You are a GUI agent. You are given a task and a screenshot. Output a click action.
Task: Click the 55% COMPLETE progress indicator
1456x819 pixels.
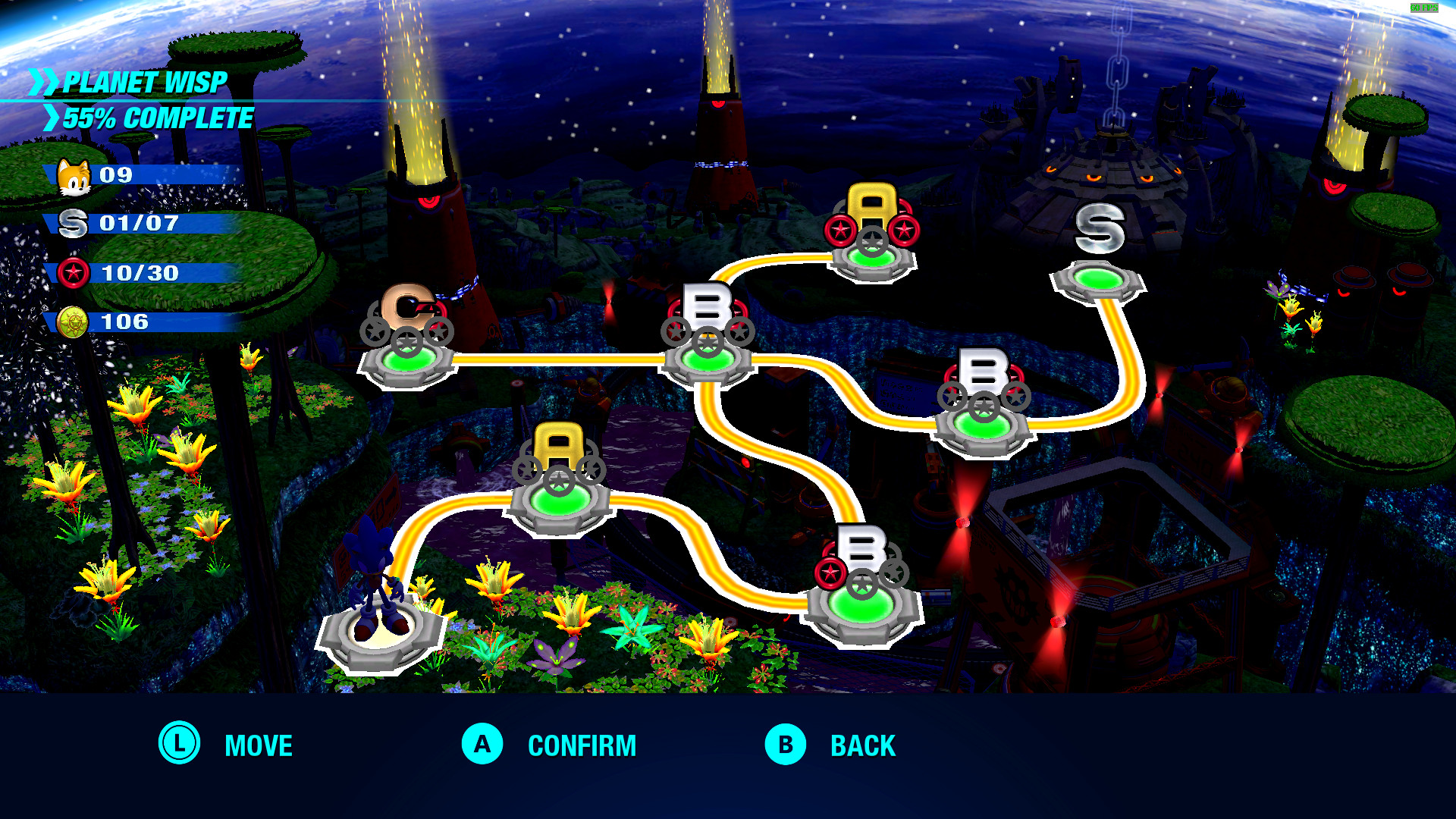(157, 119)
